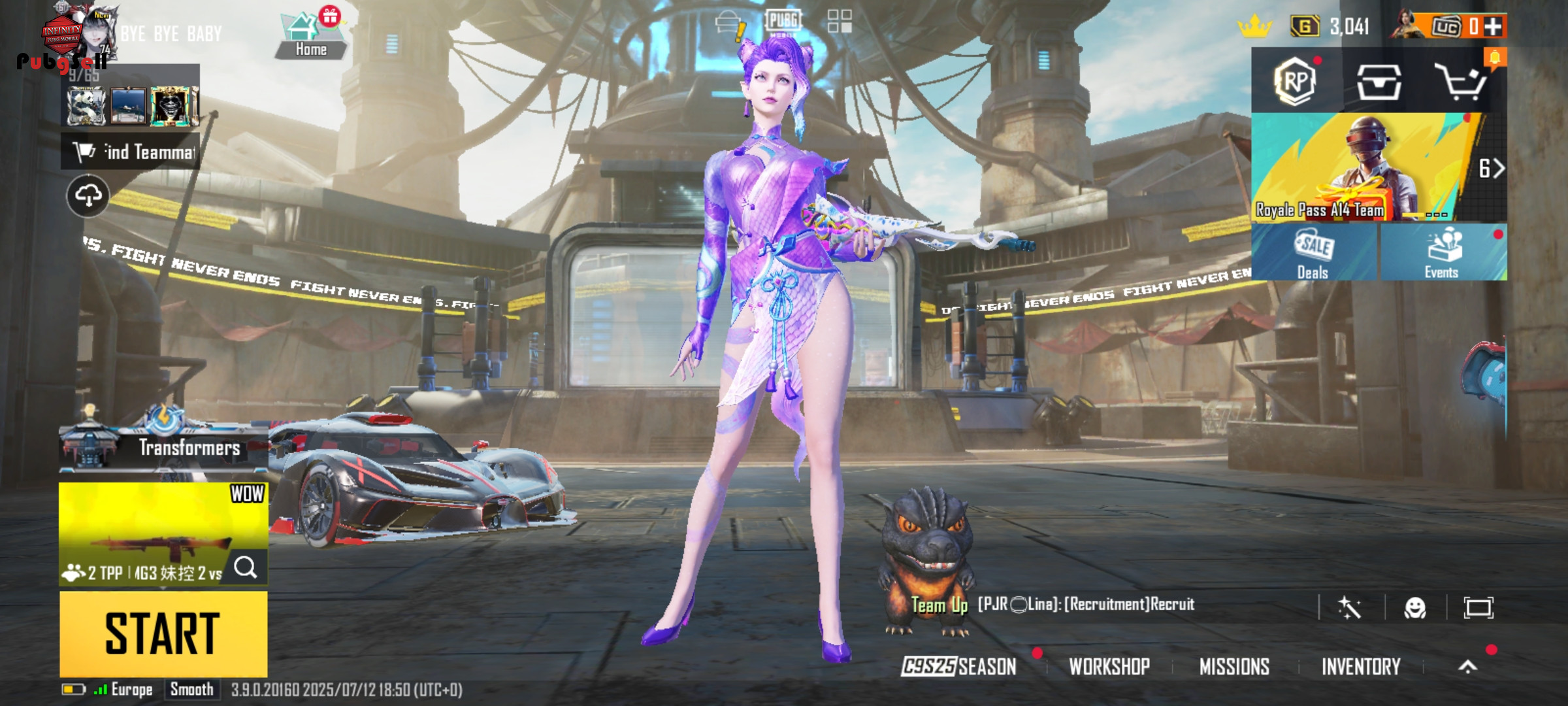Select the game mode selection tile

pyautogui.click(x=163, y=533)
